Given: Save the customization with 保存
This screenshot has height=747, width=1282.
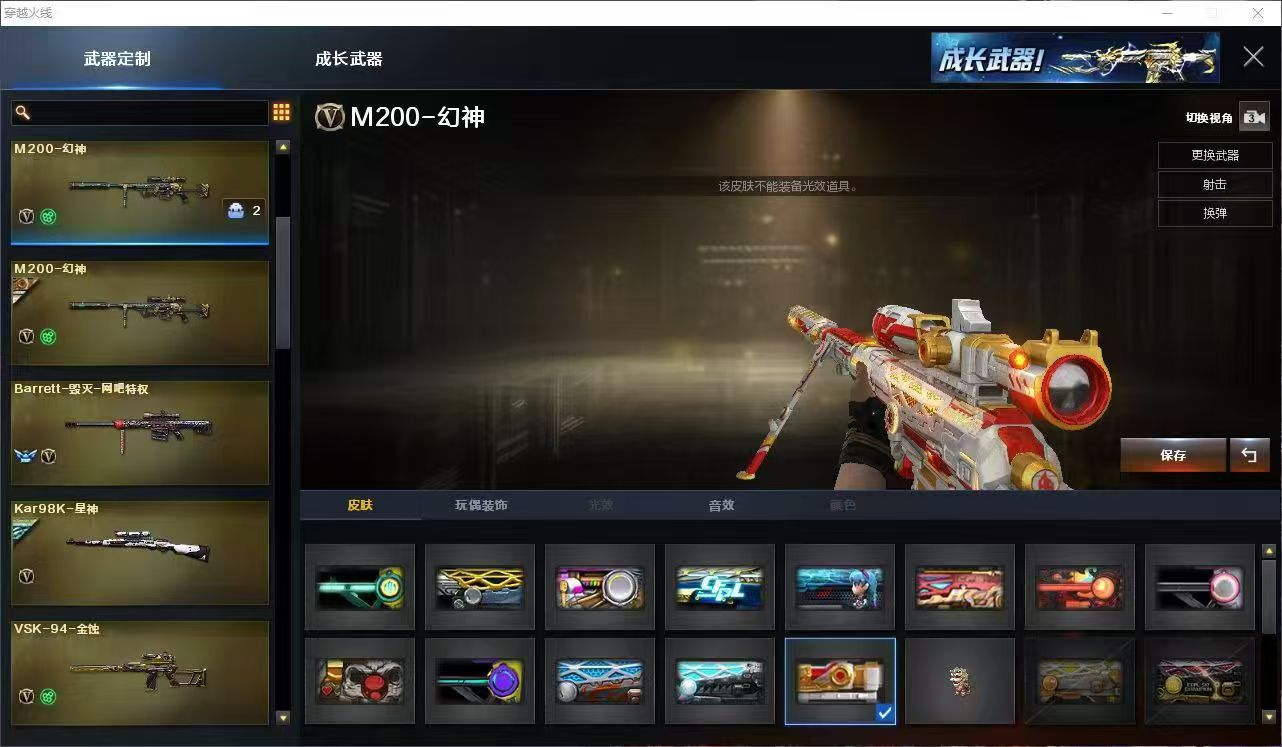Looking at the screenshot, I should click(1173, 455).
